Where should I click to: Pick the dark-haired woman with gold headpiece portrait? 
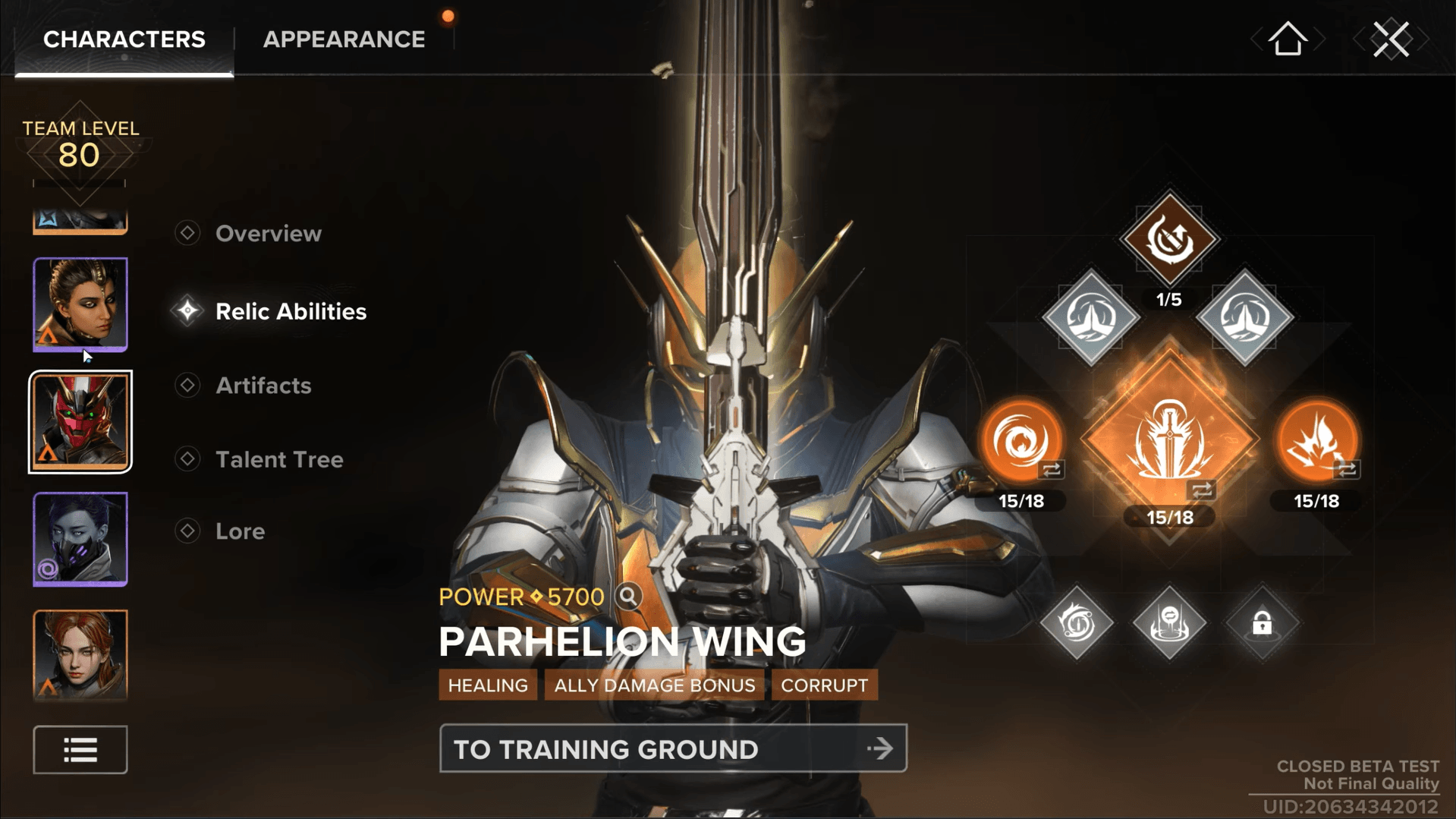coord(80,304)
